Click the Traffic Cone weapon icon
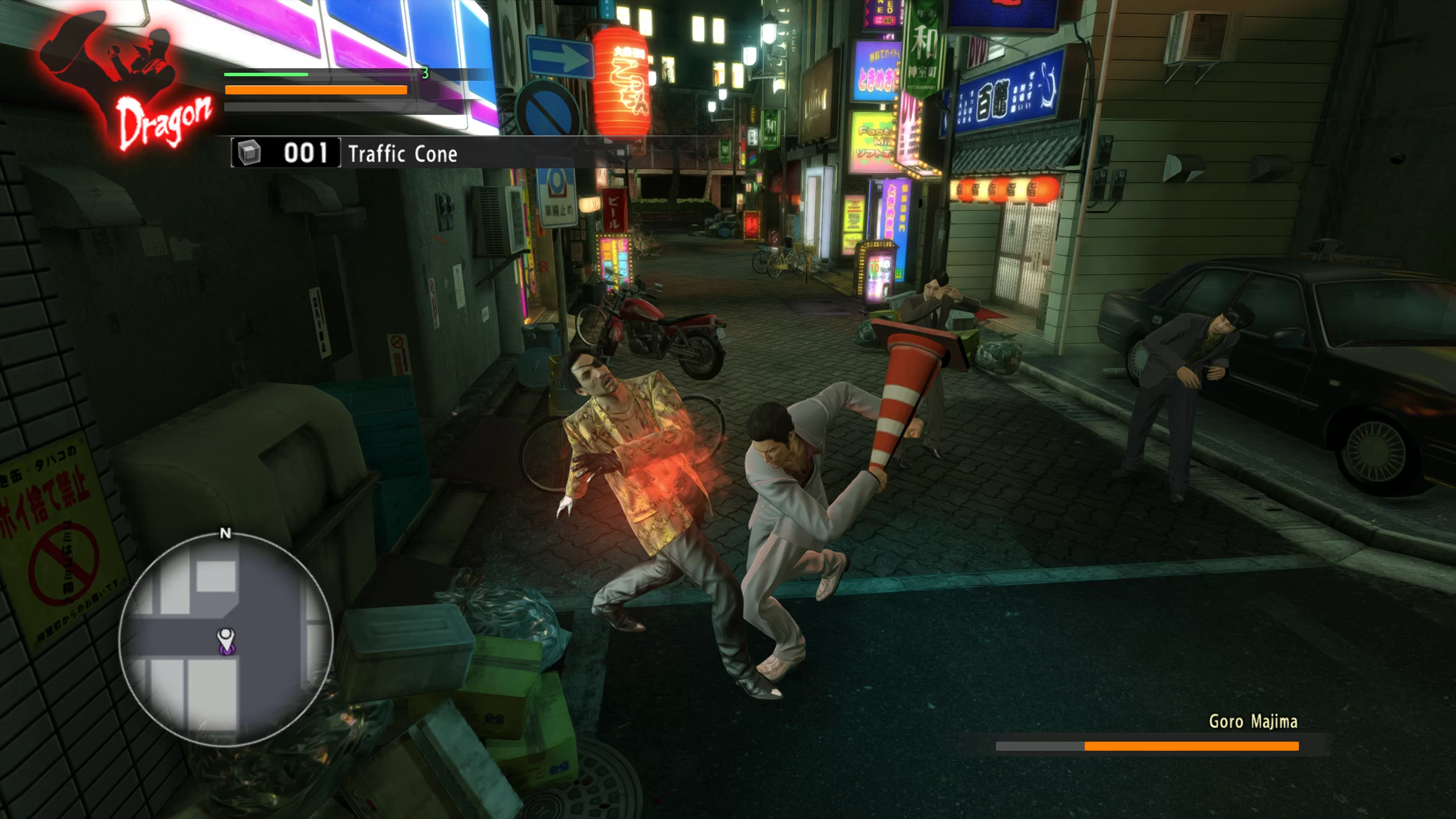Image resolution: width=1456 pixels, height=819 pixels. click(x=249, y=153)
